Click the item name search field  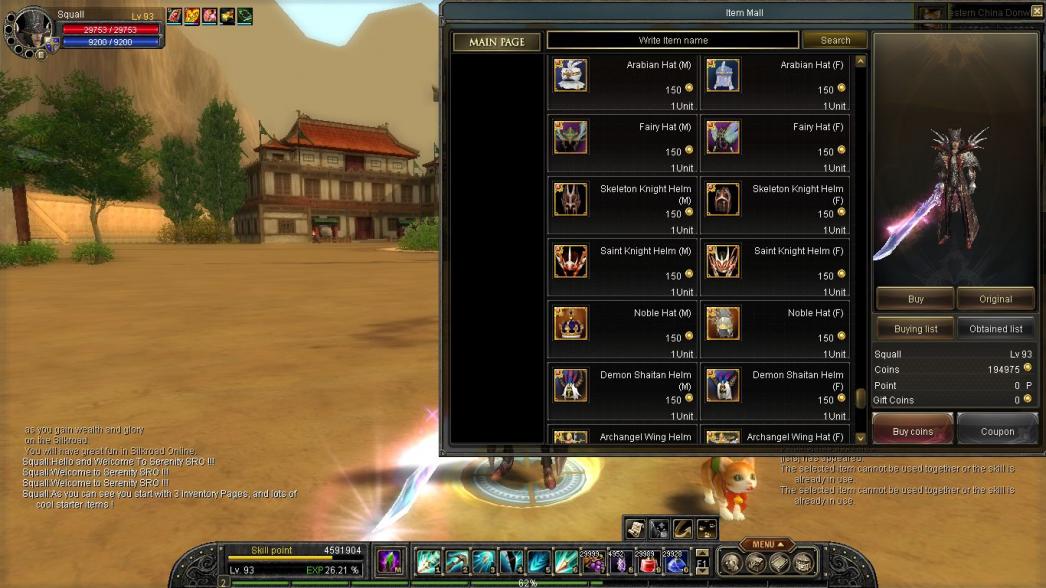(x=672, y=41)
